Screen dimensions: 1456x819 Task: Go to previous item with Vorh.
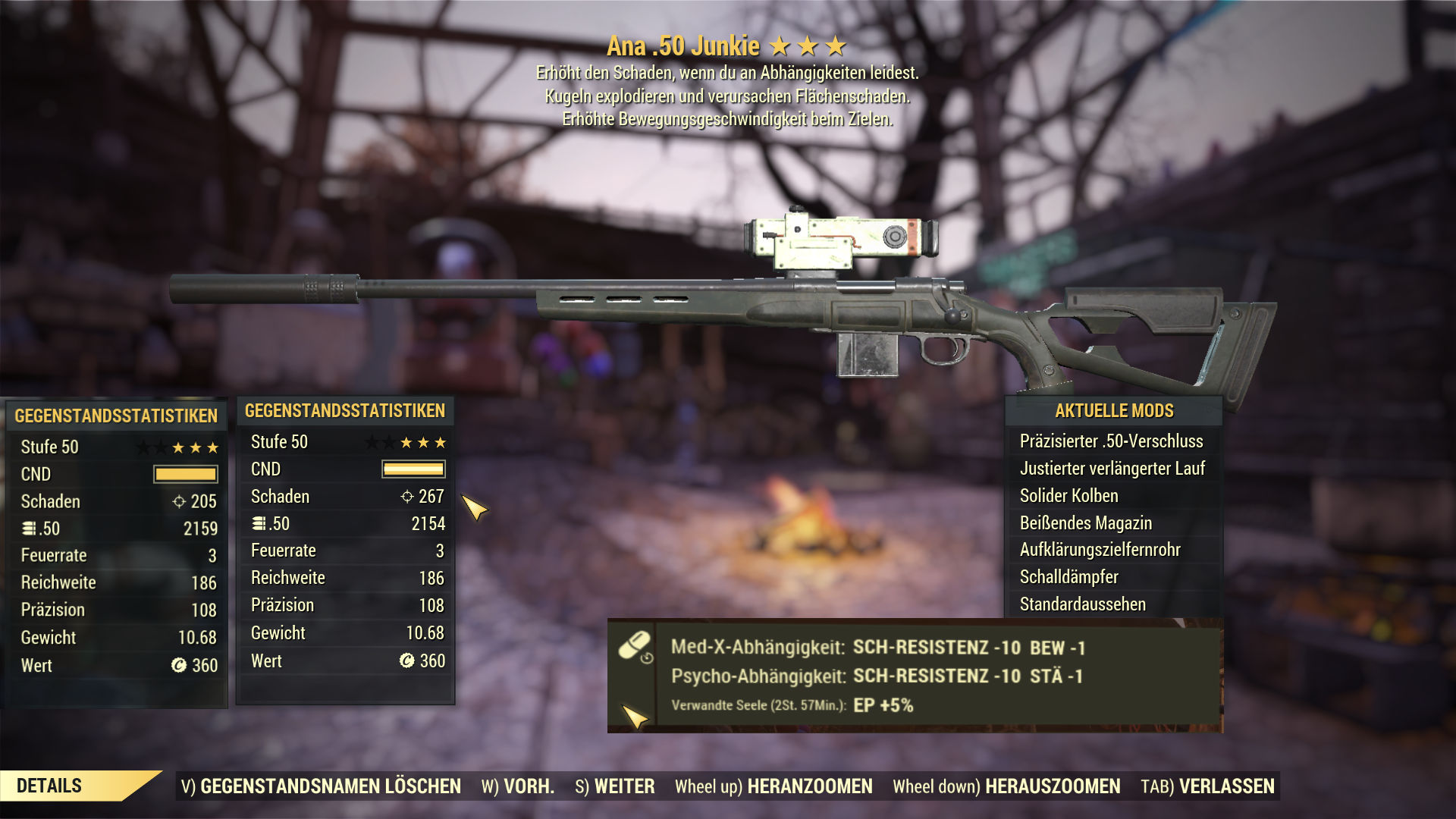[x=518, y=786]
